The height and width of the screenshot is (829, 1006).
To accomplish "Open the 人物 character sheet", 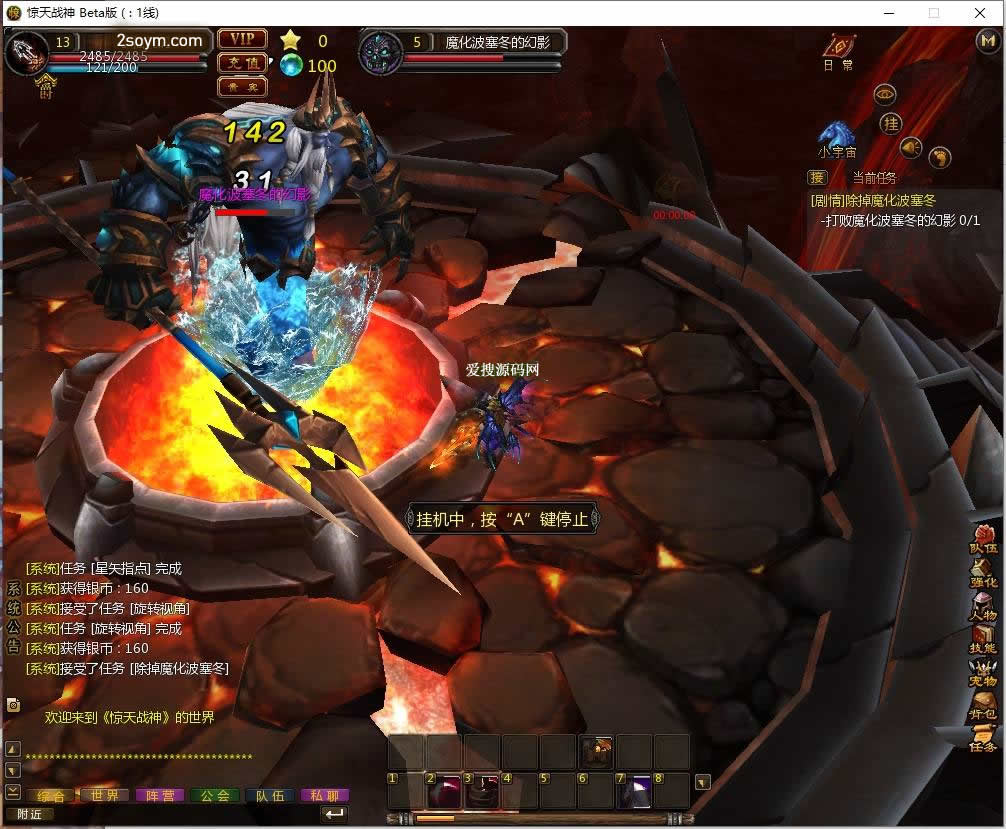I will [x=984, y=607].
